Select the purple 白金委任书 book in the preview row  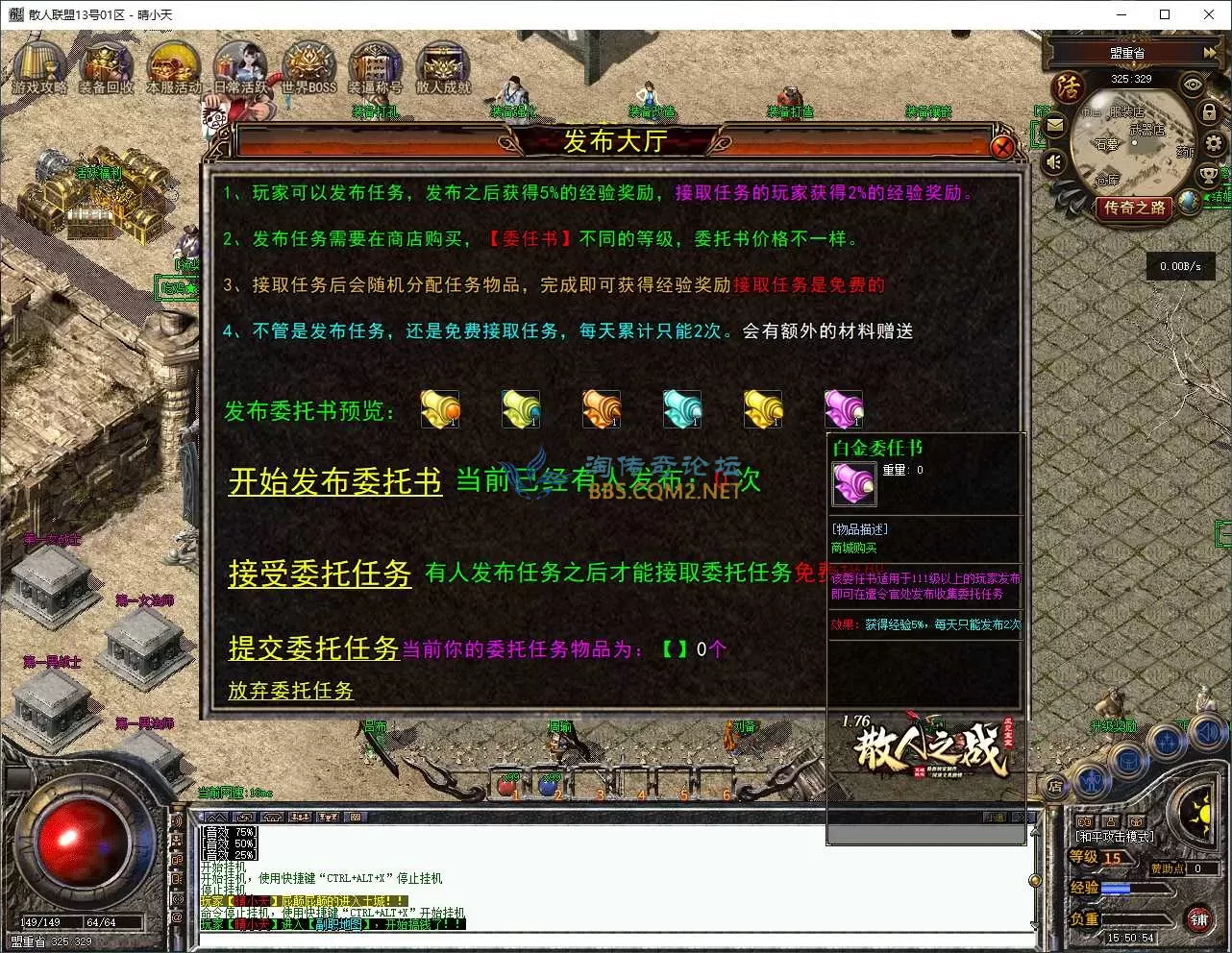(x=843, y=407)
